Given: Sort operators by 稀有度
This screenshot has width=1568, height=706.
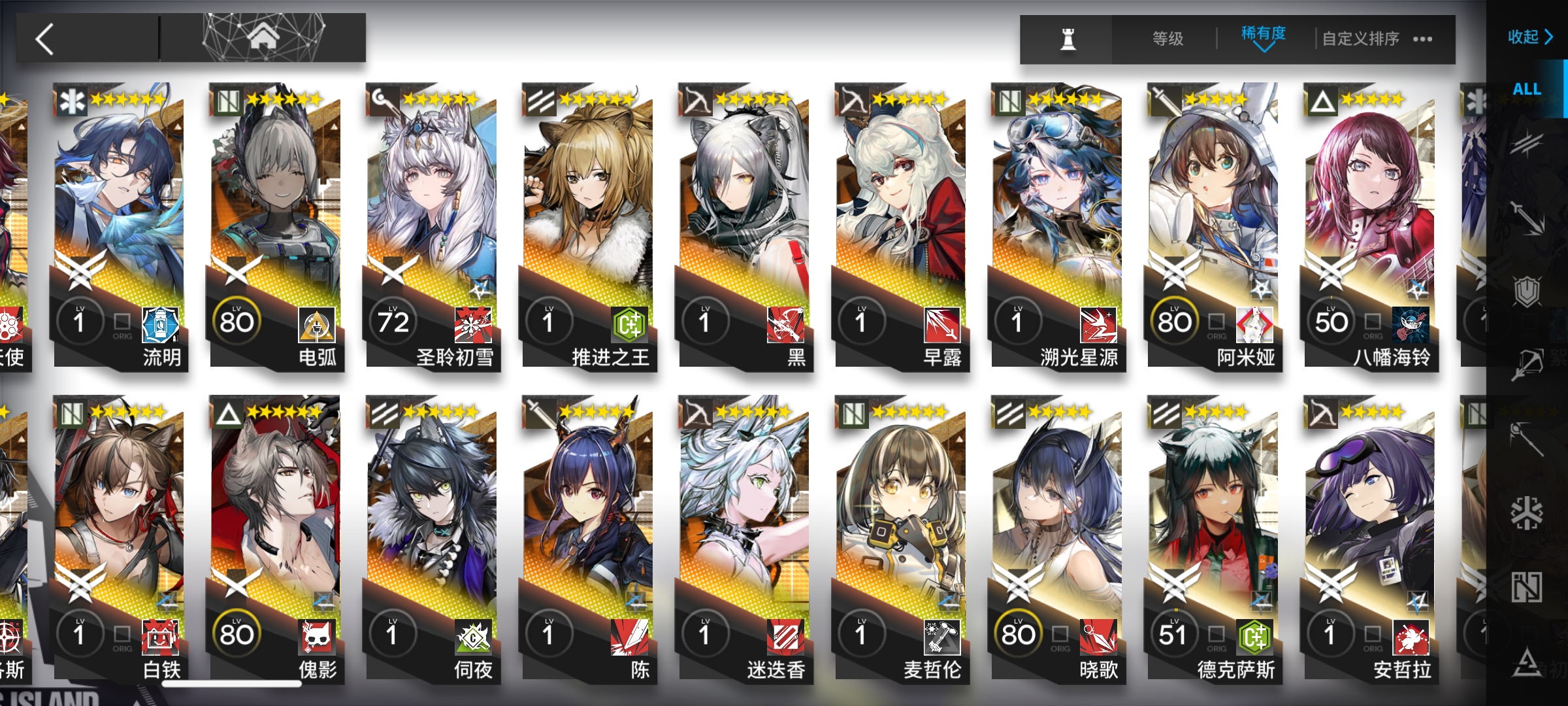Looking at the screenshot, I should tap(1263, 36).
